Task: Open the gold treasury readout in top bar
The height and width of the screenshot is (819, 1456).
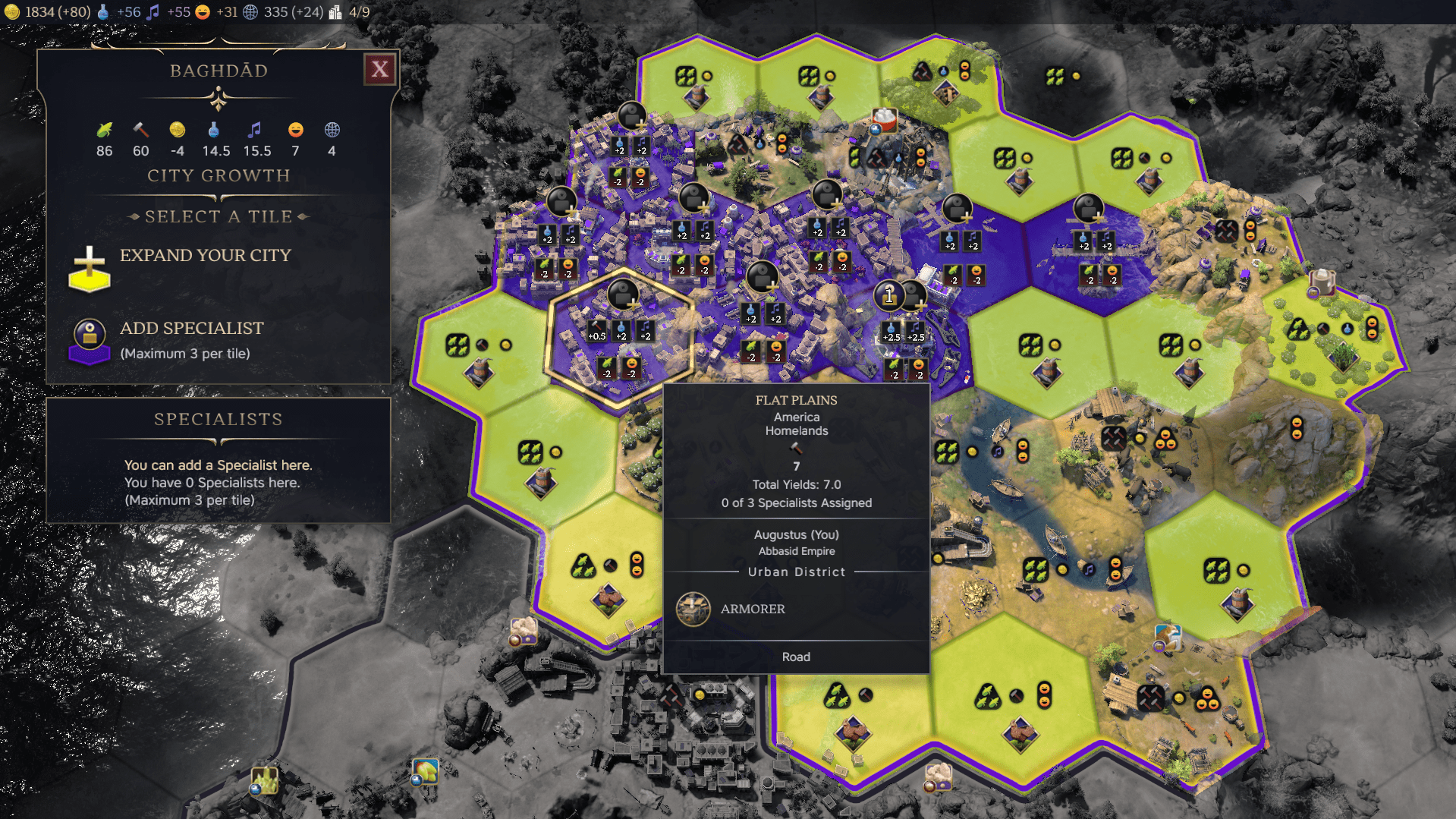Action: pos(49,12)
